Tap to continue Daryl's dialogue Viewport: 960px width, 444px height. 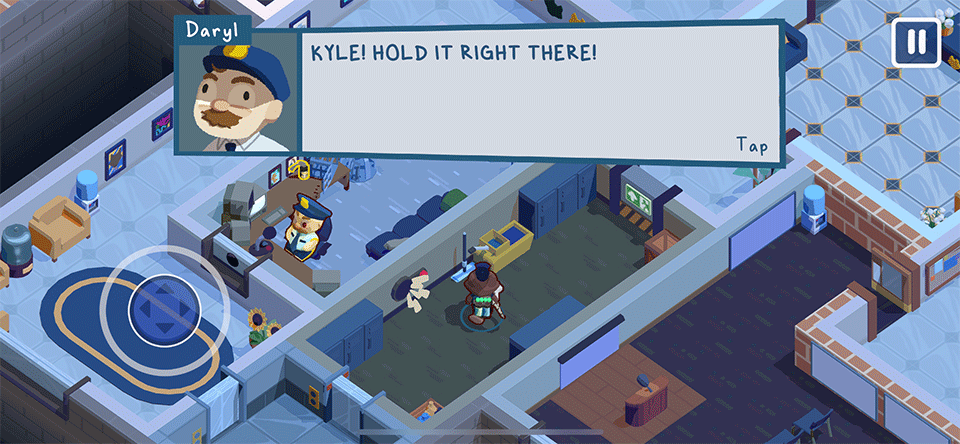tap(752, 145)
